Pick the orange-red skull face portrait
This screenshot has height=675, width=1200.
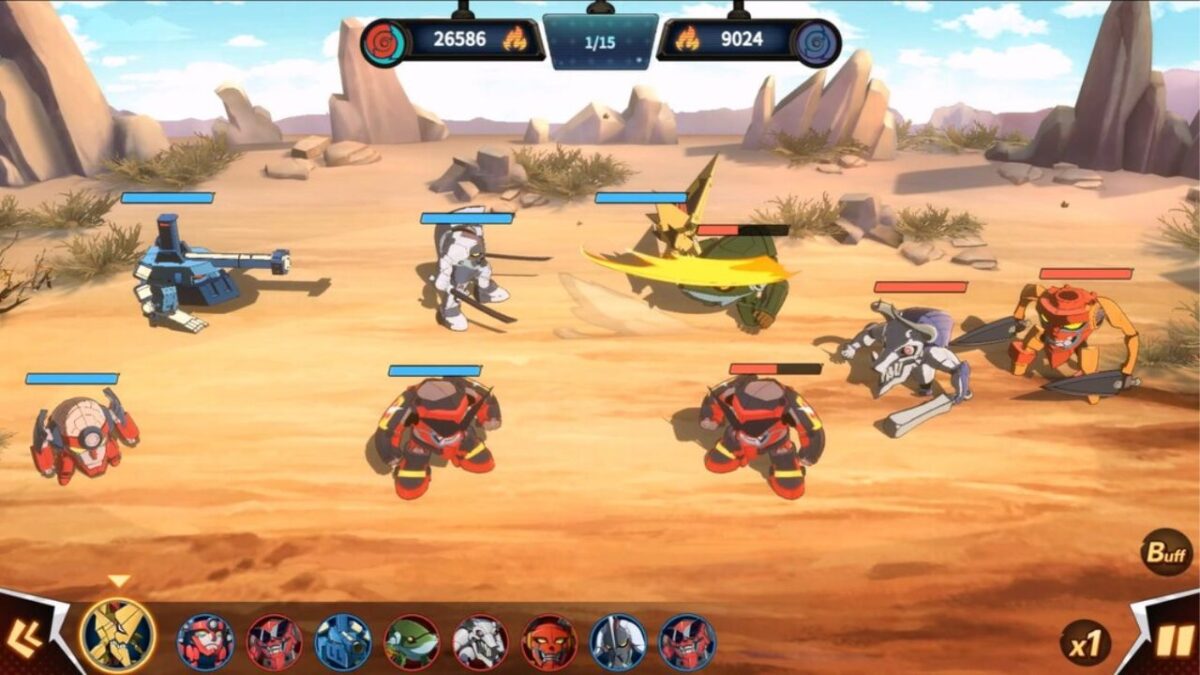pyautogui.click(x=549, y=642)
